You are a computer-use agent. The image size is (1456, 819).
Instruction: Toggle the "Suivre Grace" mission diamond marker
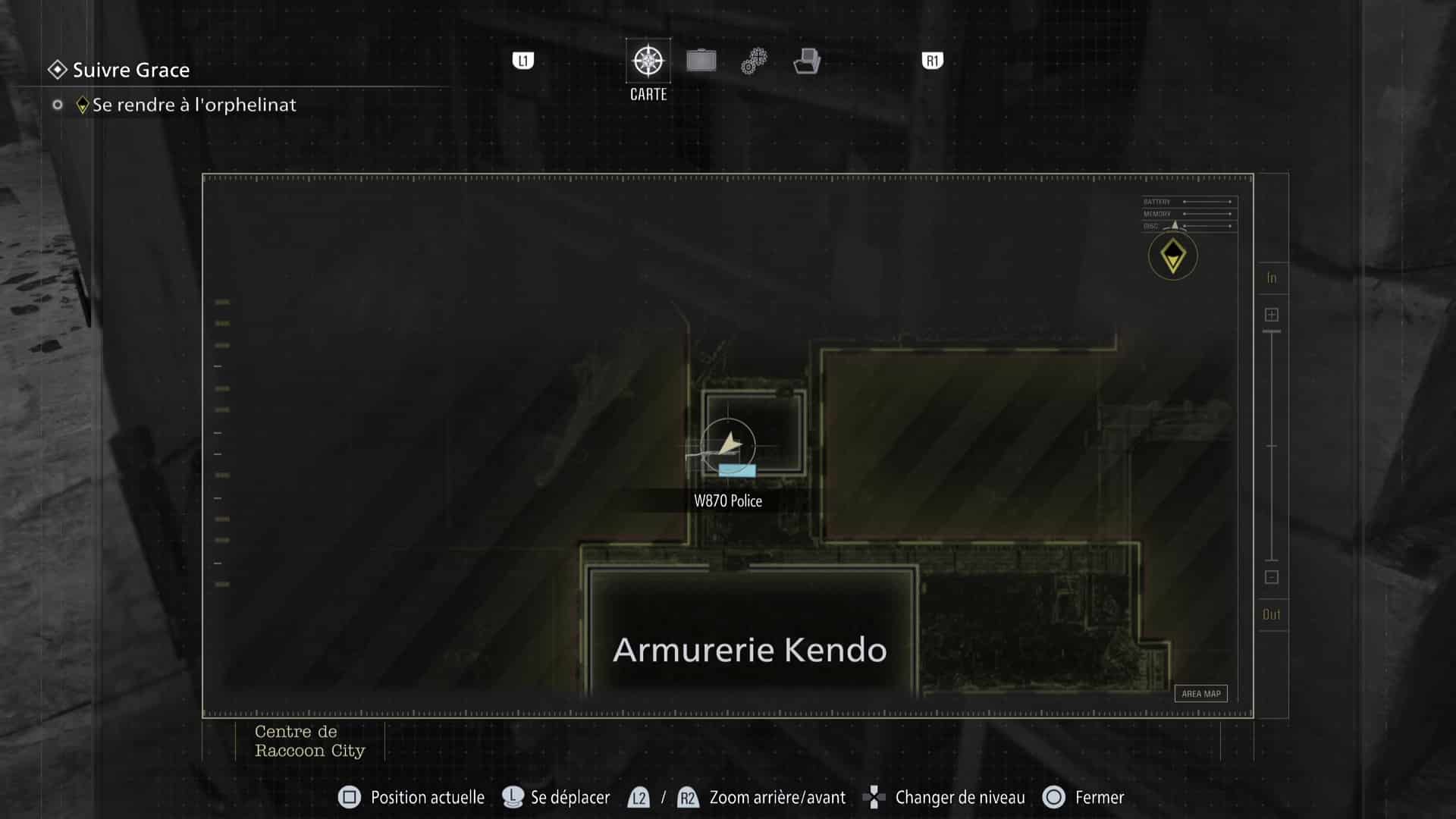click(56, 70)
